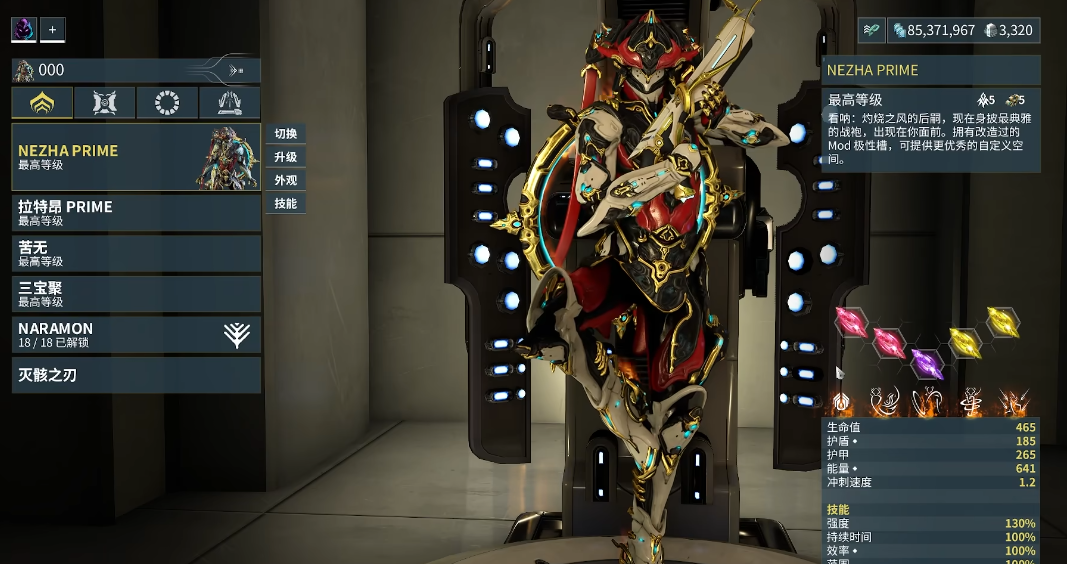Open the 外观 (appearance) menu
Image resolution: width=1067 pixels, height=564 pixels.
pyautogui.click(x=285, y=181)
